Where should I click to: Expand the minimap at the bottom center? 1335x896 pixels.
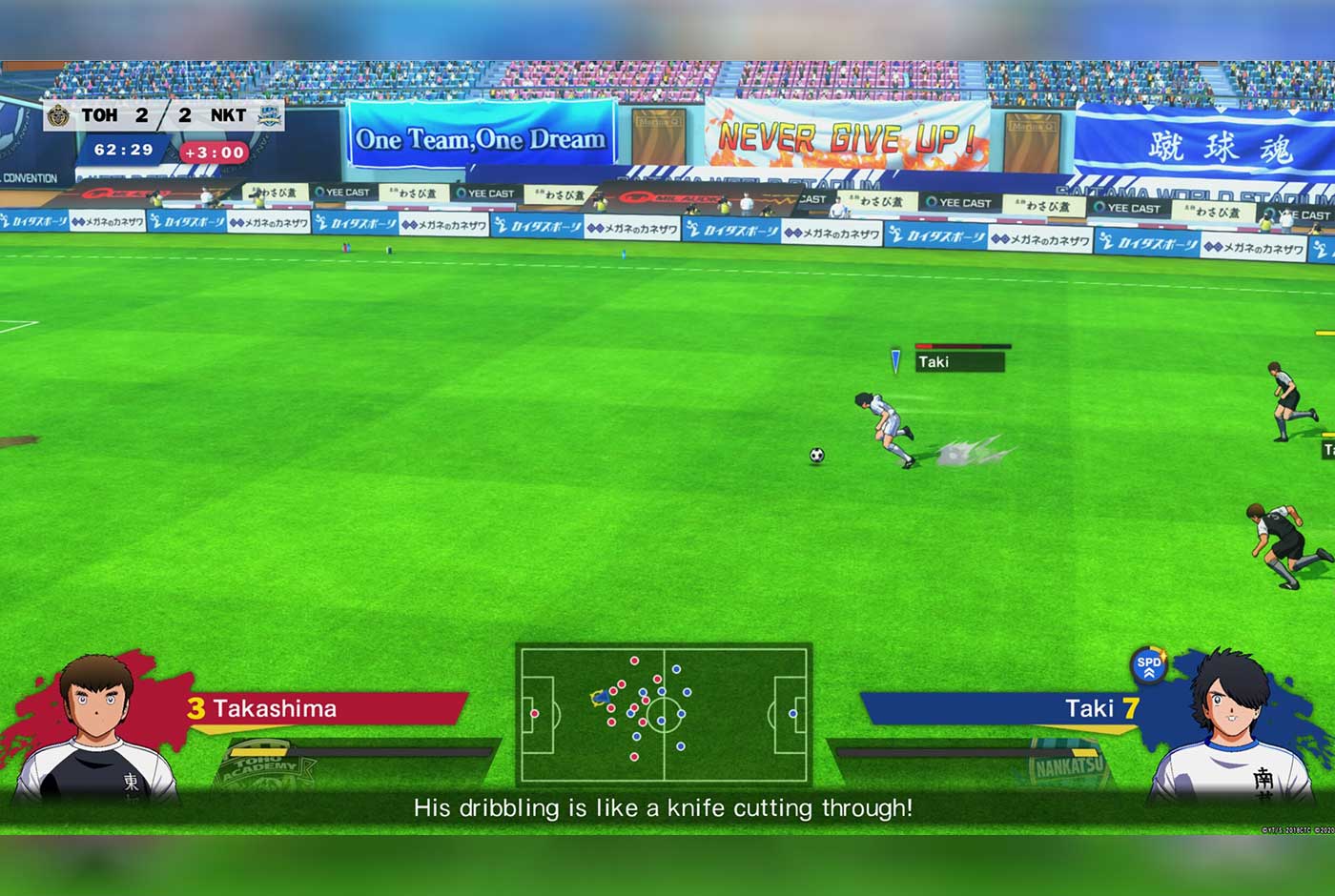pos(666,713)
